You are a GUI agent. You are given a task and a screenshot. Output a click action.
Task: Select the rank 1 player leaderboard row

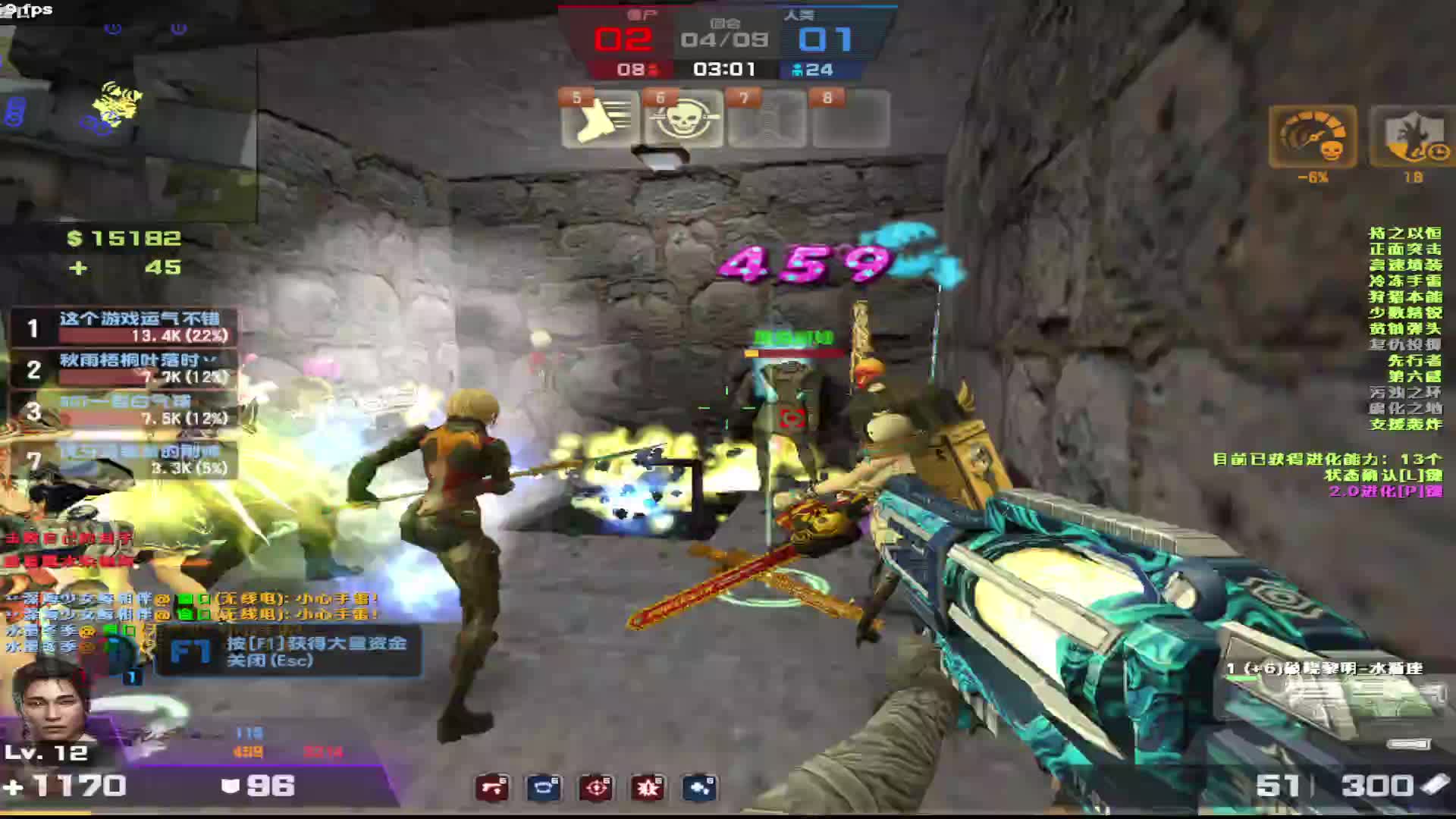click(124, 328)
